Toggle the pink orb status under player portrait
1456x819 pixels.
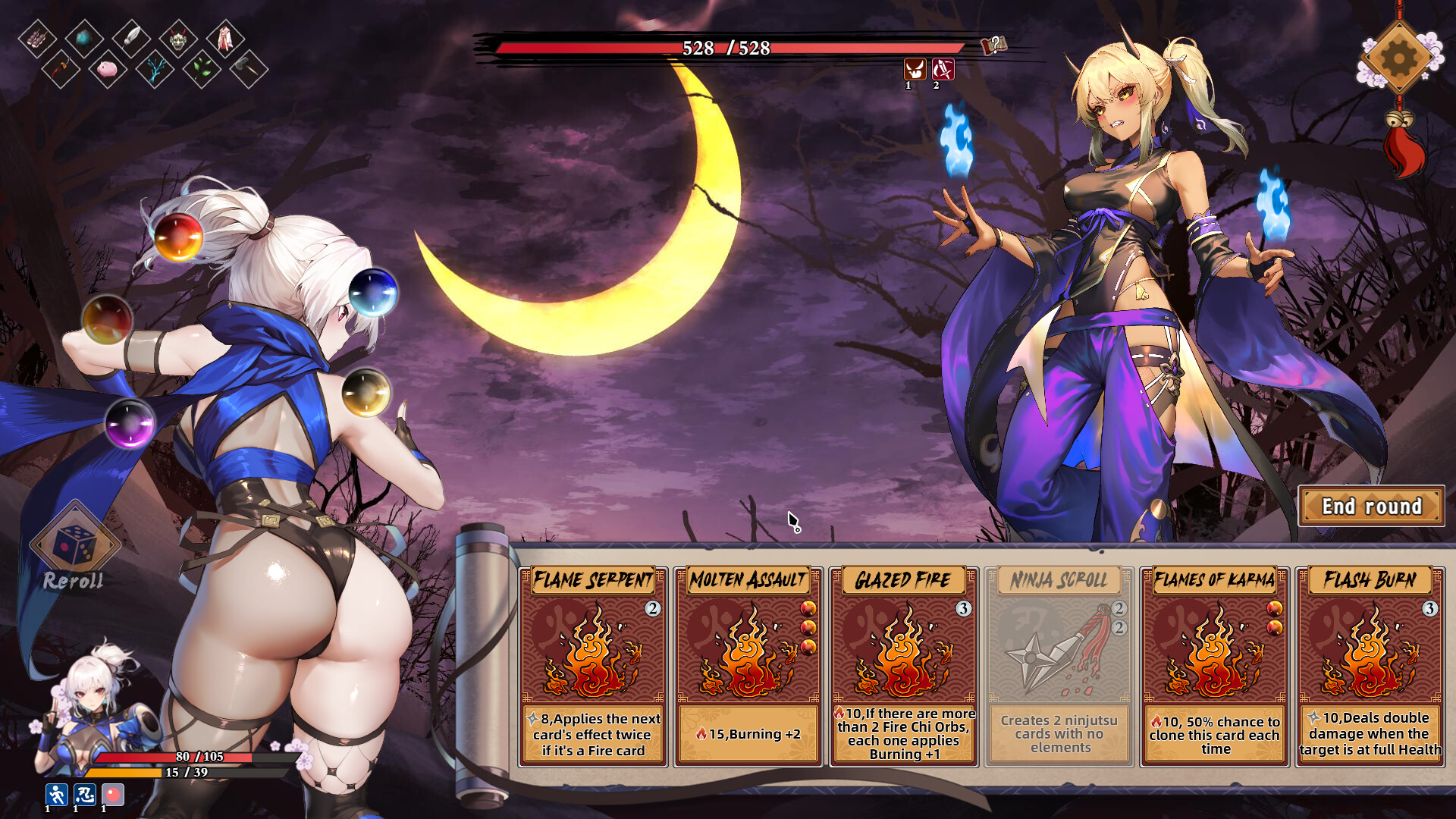click(x=112, y=793)
